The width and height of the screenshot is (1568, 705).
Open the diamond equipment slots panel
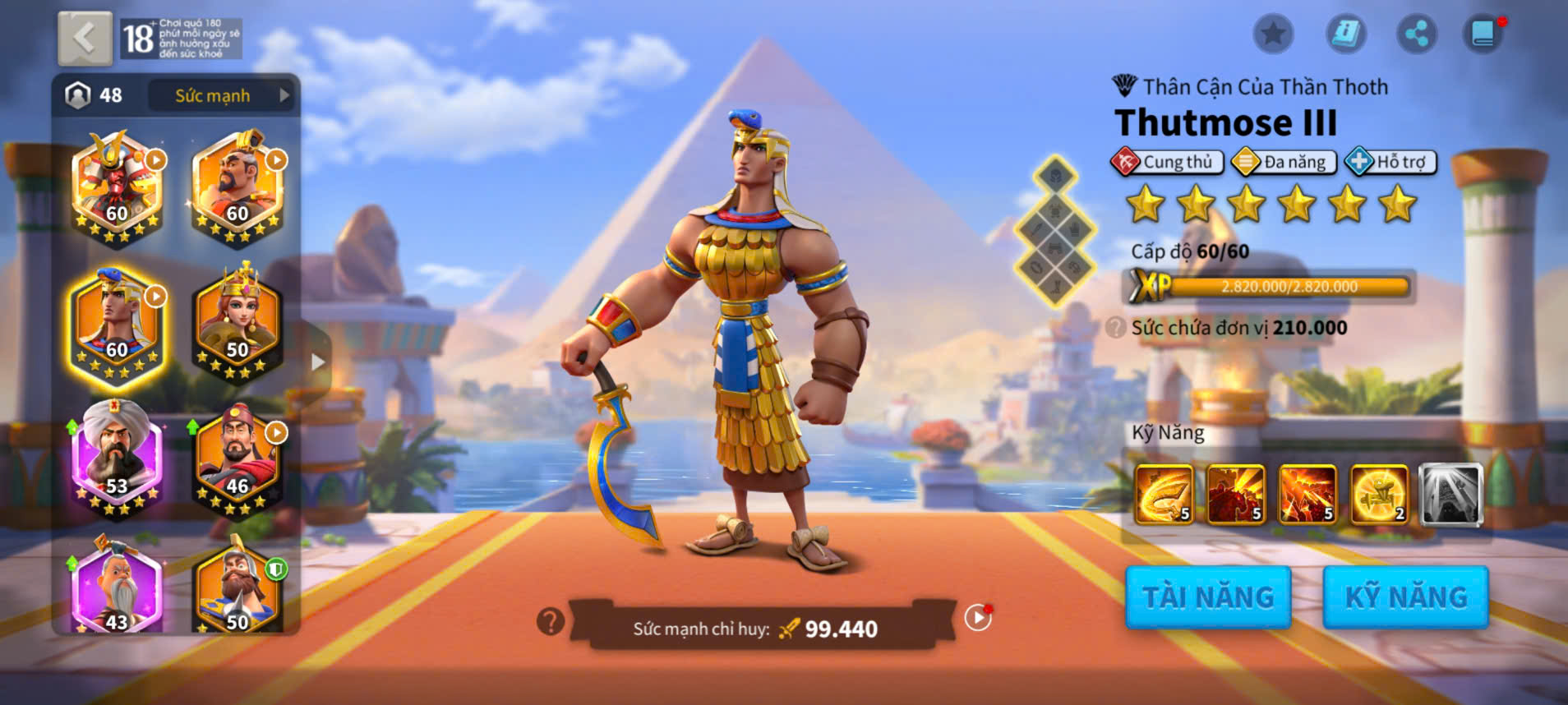(x=1055, y=231)
